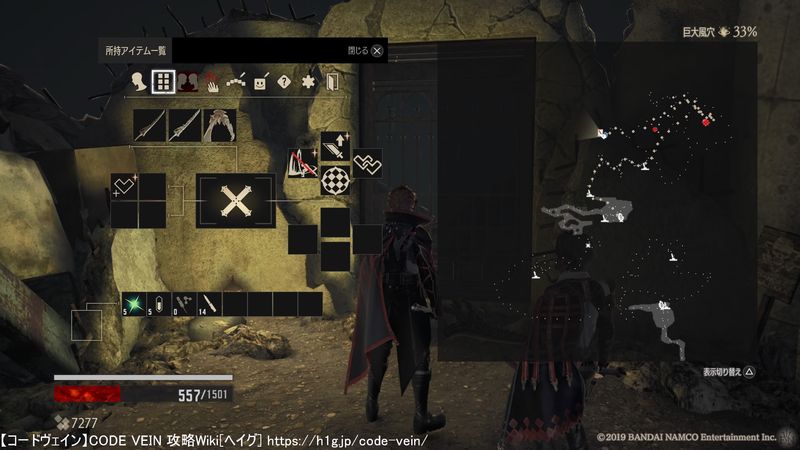This screenshot has width=800, height=450.
Task: Choose the sword with up-arrow gift
Action: click(336, 148)
